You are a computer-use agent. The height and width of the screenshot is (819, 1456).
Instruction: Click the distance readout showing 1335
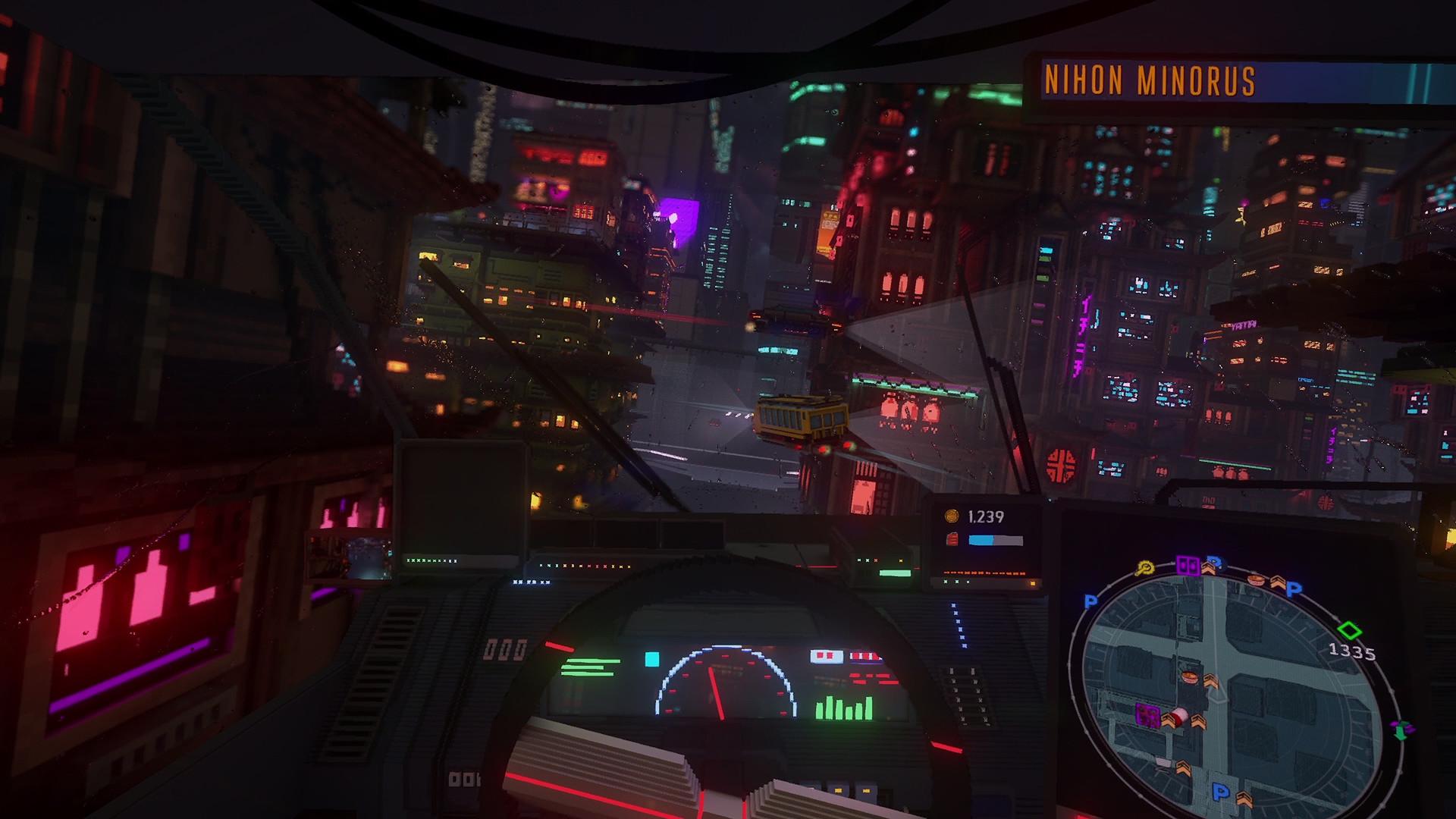pyautogui.click(x=1351, y=652)
